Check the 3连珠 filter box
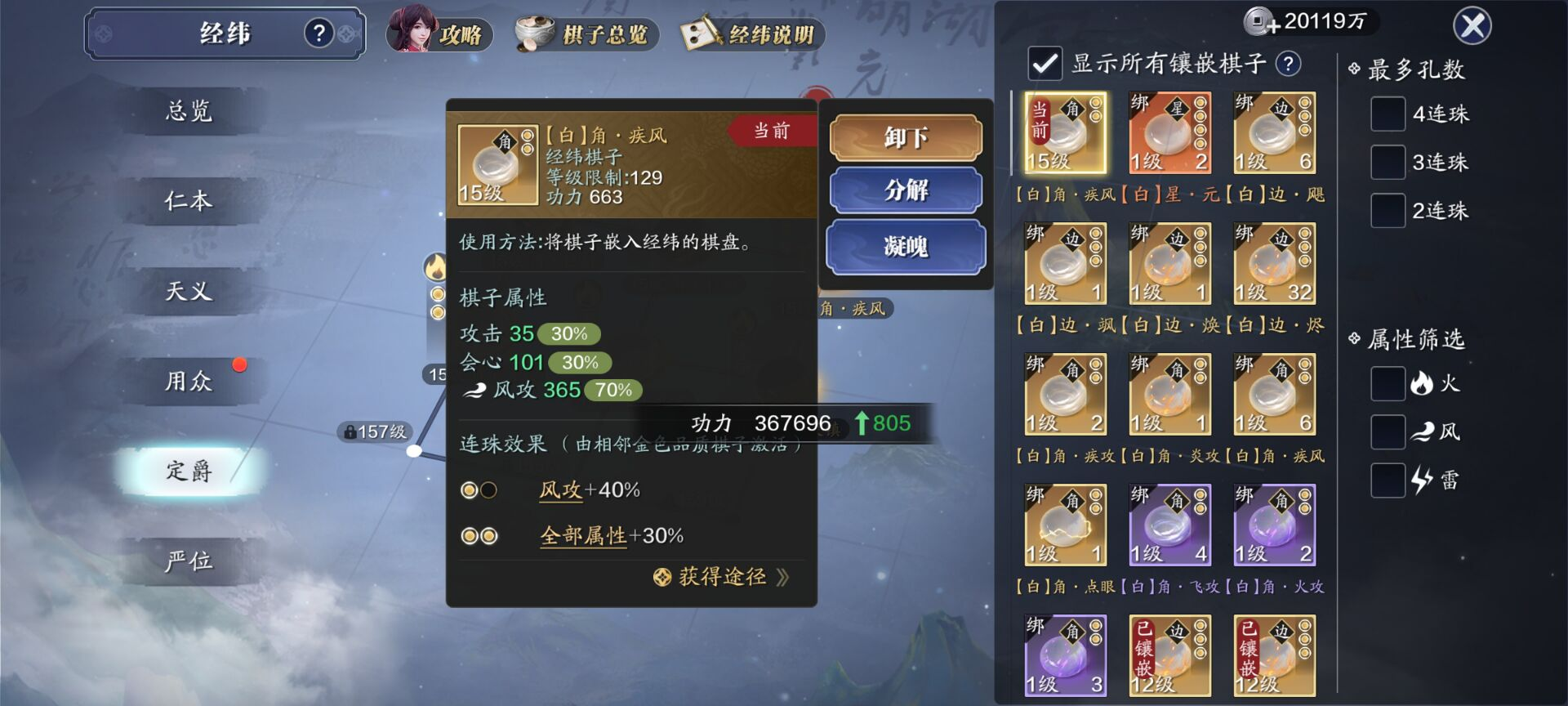 pos(1388,162)
